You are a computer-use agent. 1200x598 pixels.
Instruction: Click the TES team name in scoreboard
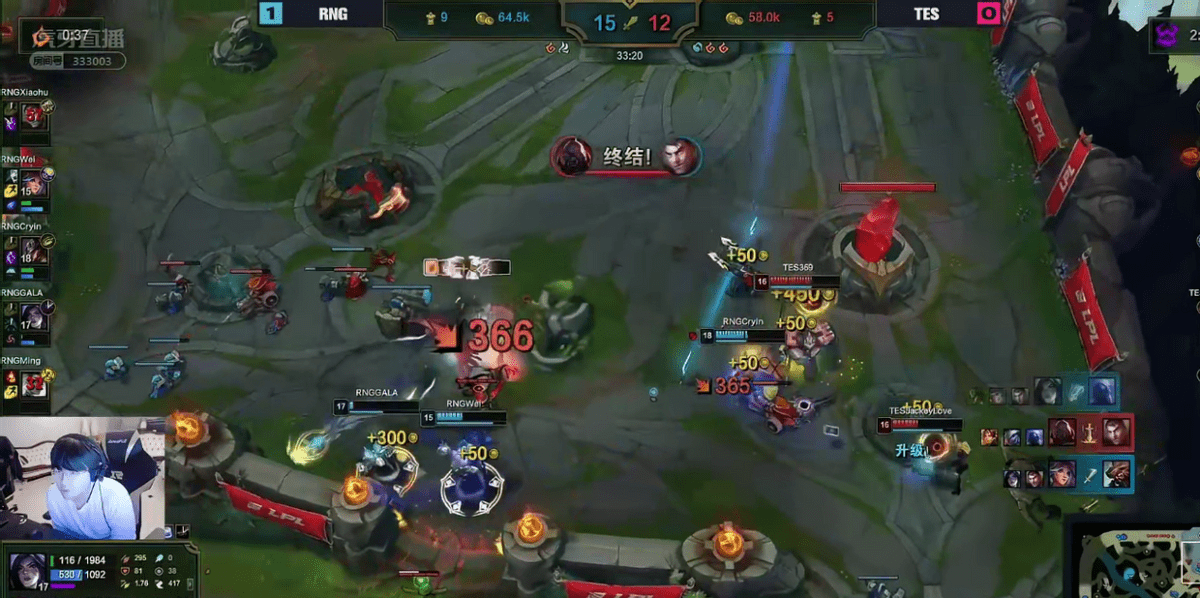pos(924,14)
